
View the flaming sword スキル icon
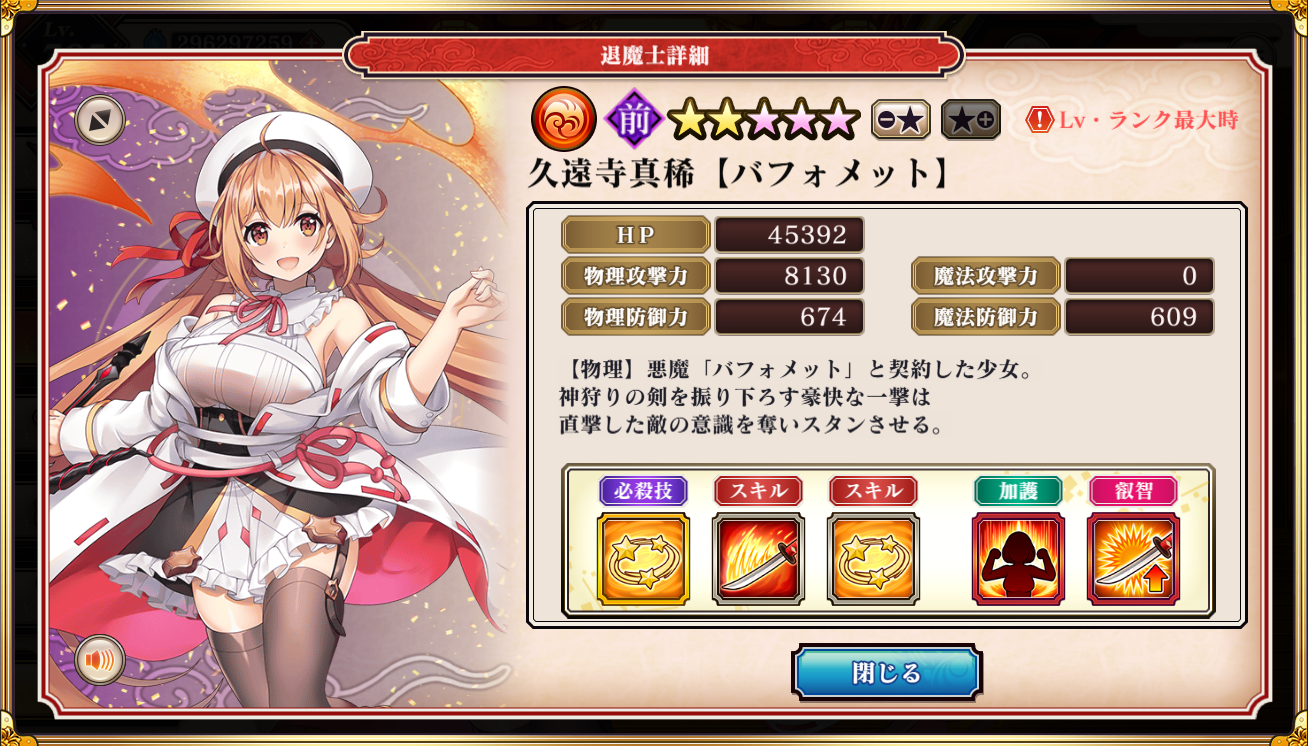tap(758, 559)
